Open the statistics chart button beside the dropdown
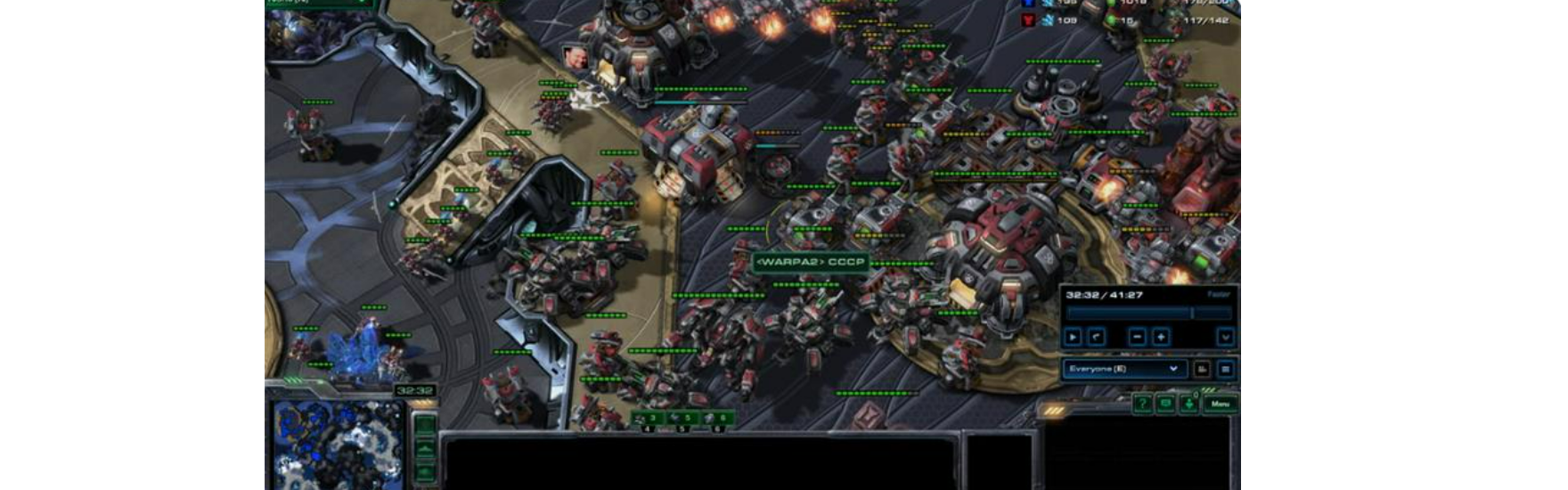 coord(1202,369)
